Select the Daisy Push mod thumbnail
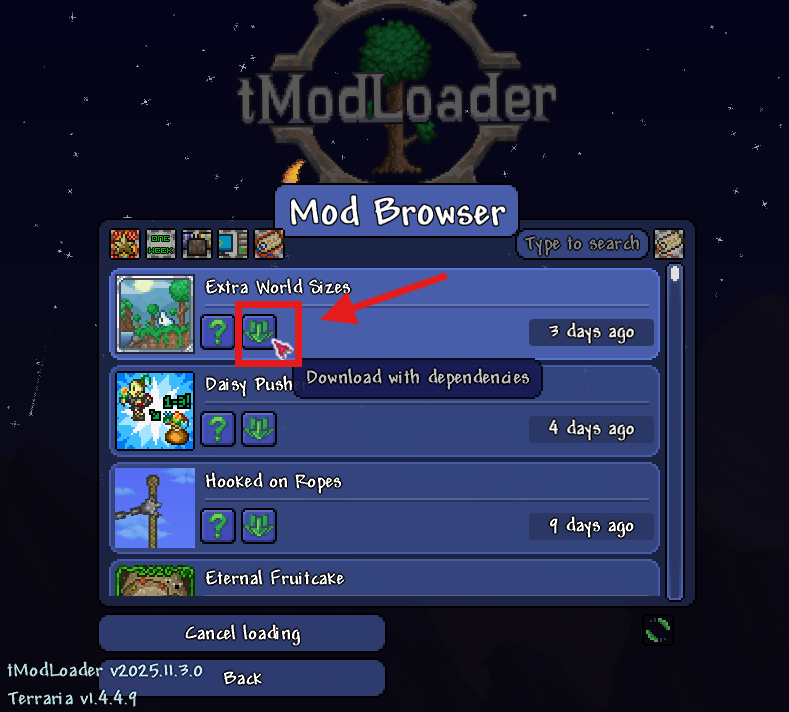This screenshot has width=789, height=712. [x=155, y=410]
